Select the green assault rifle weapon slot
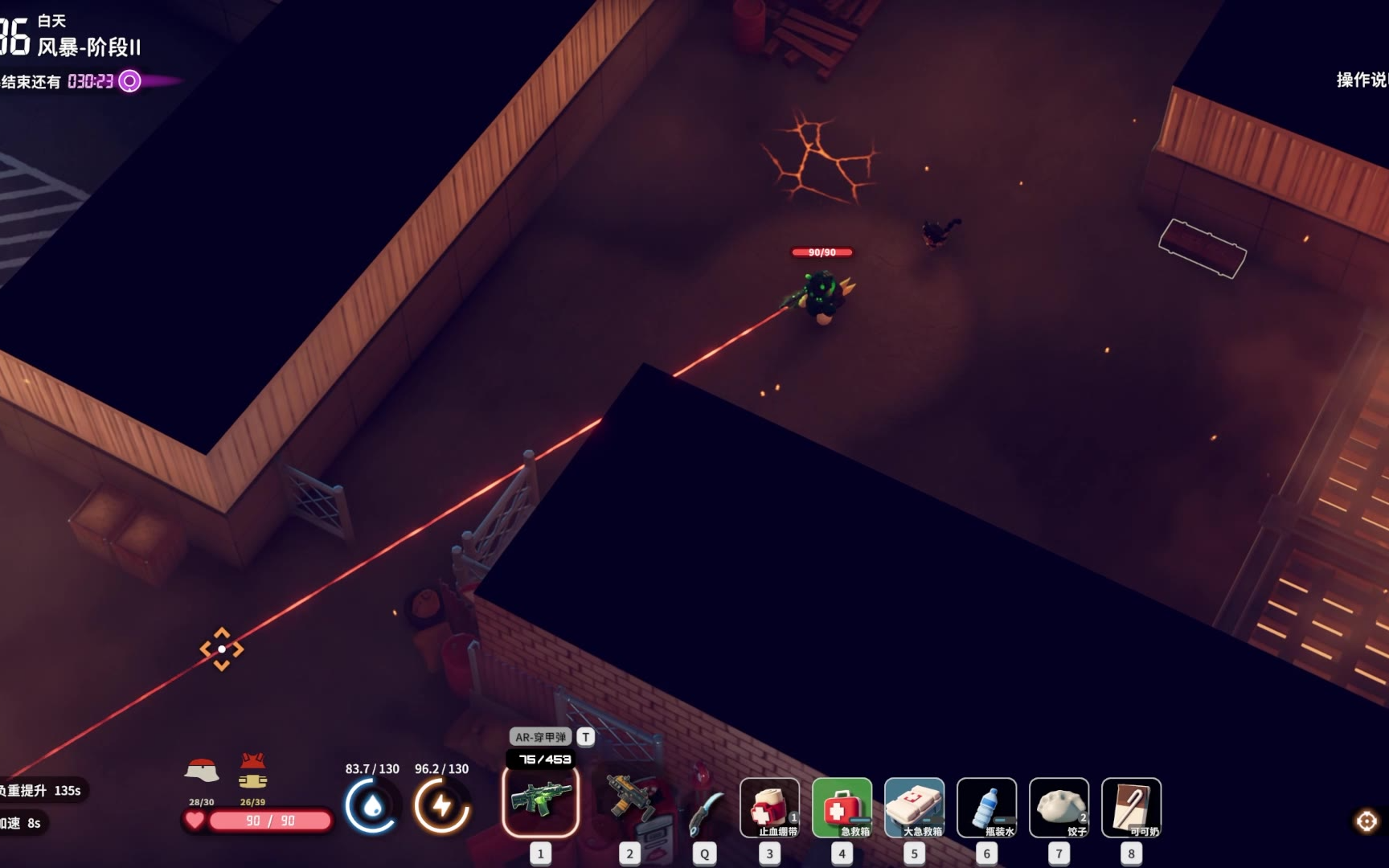Screen dimensions: 1389x868 [541, 801]
